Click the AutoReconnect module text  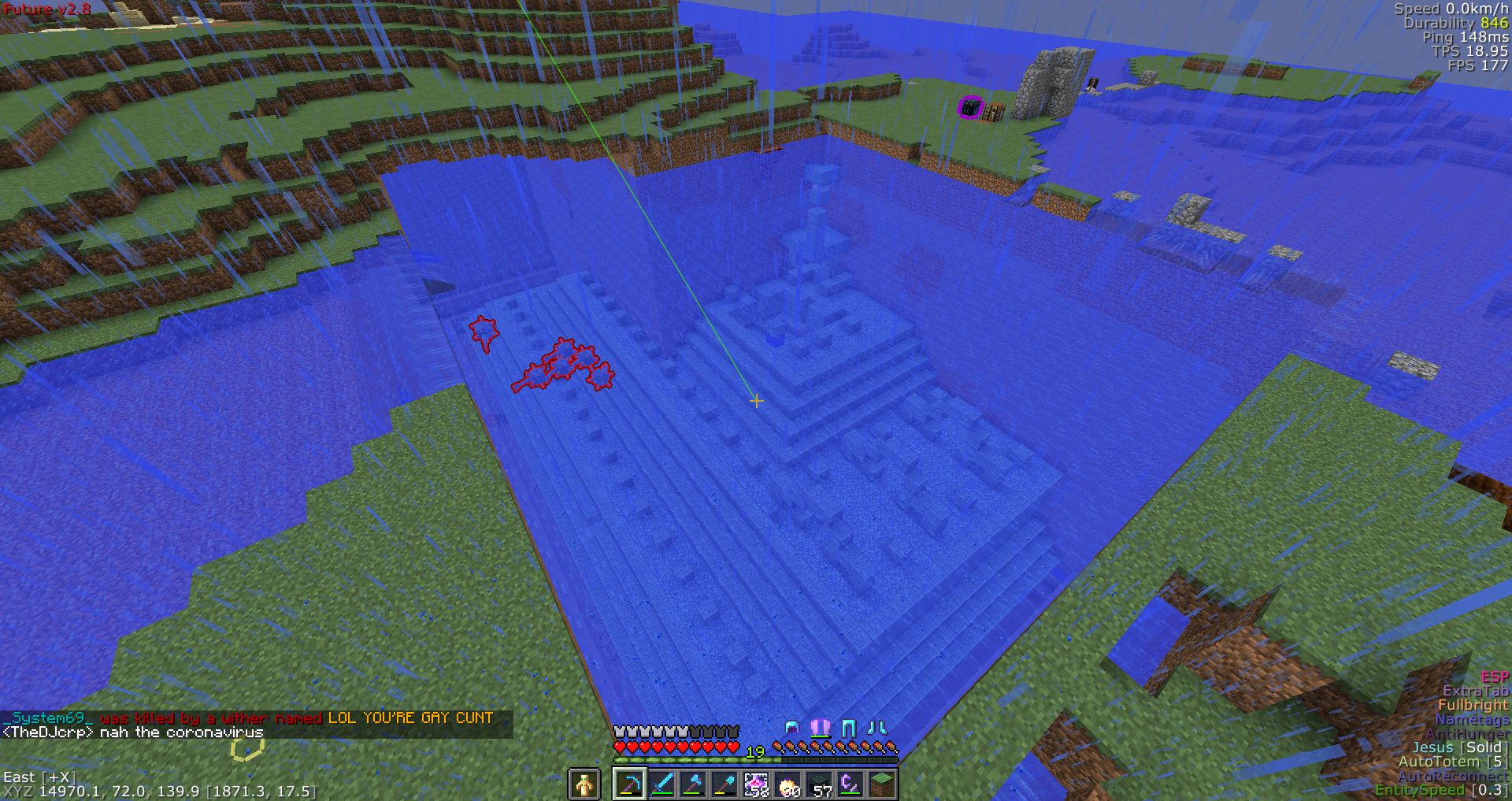point(1453,776)
